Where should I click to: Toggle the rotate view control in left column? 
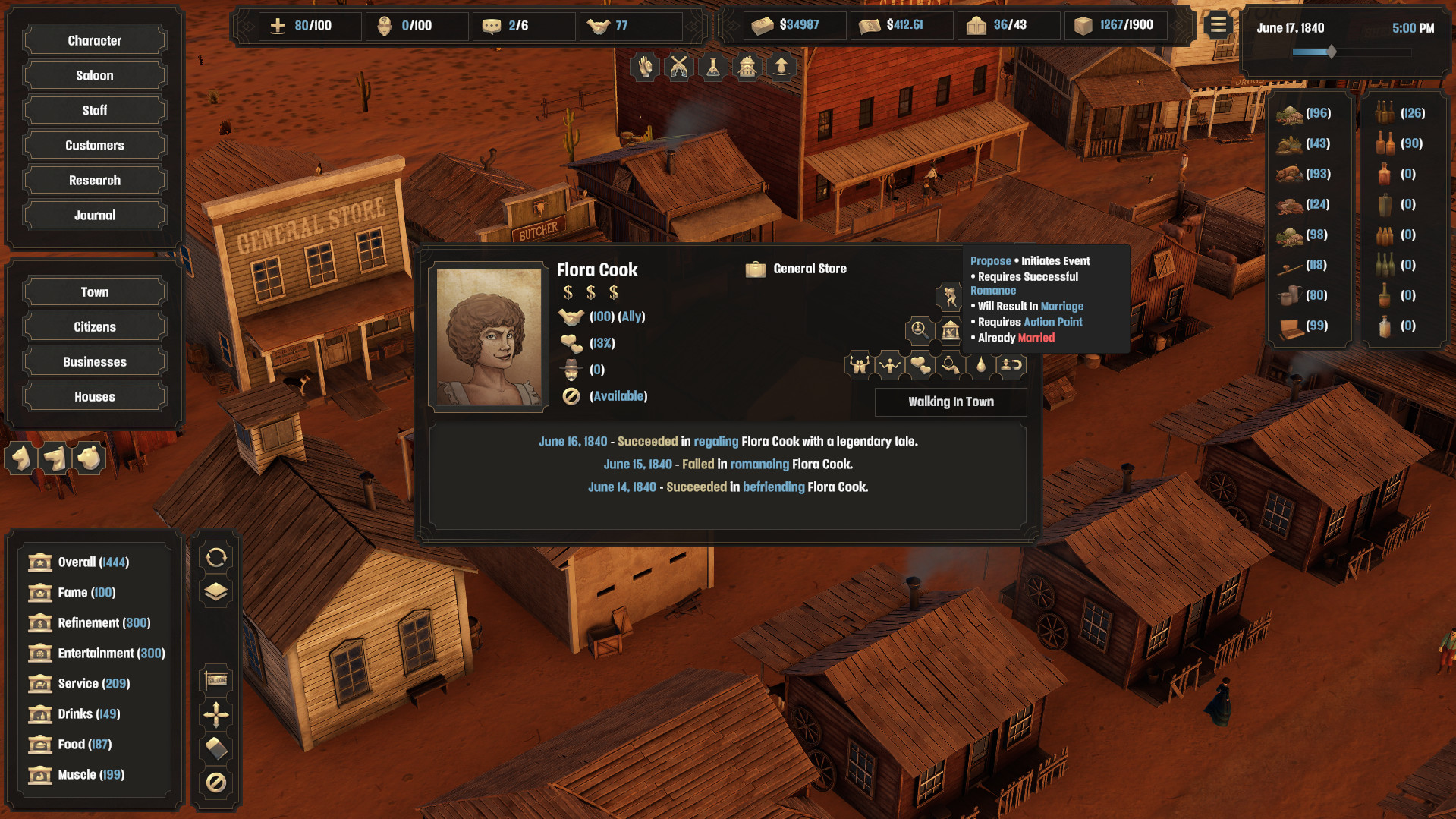point(216,558)
